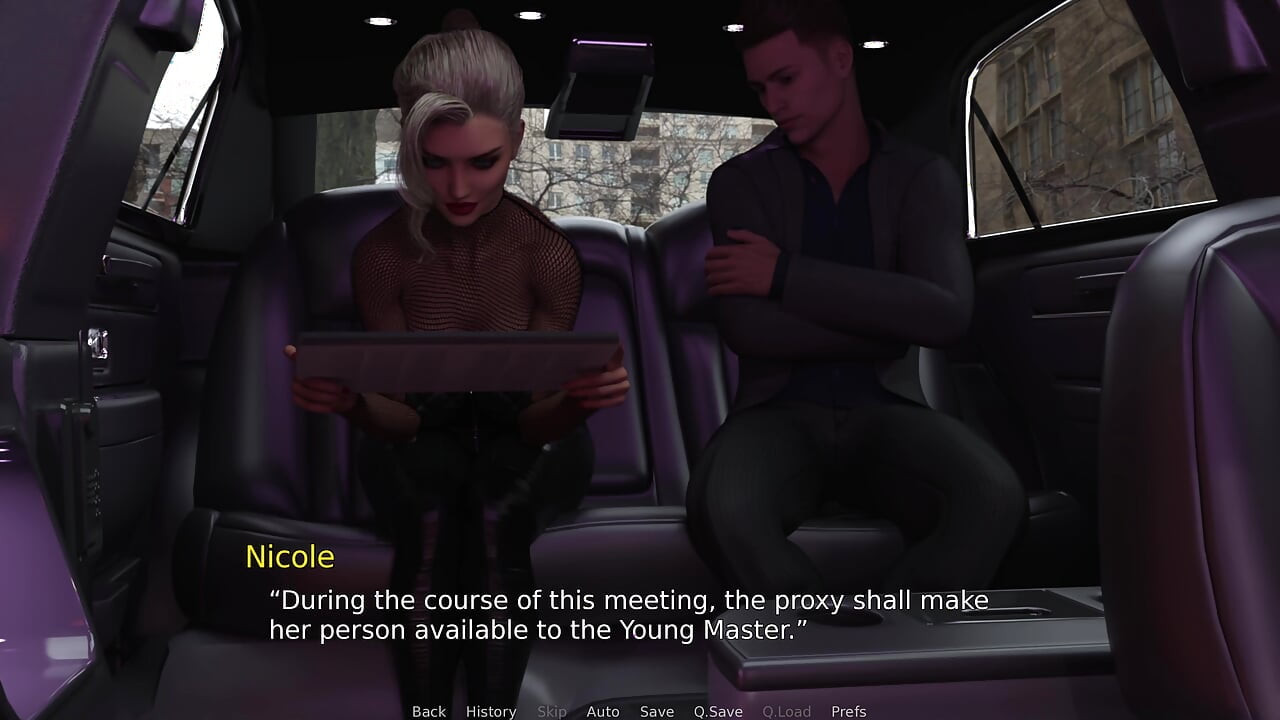
Task: Click the greyed-out Q.Load option
Action: coord(787,711)
